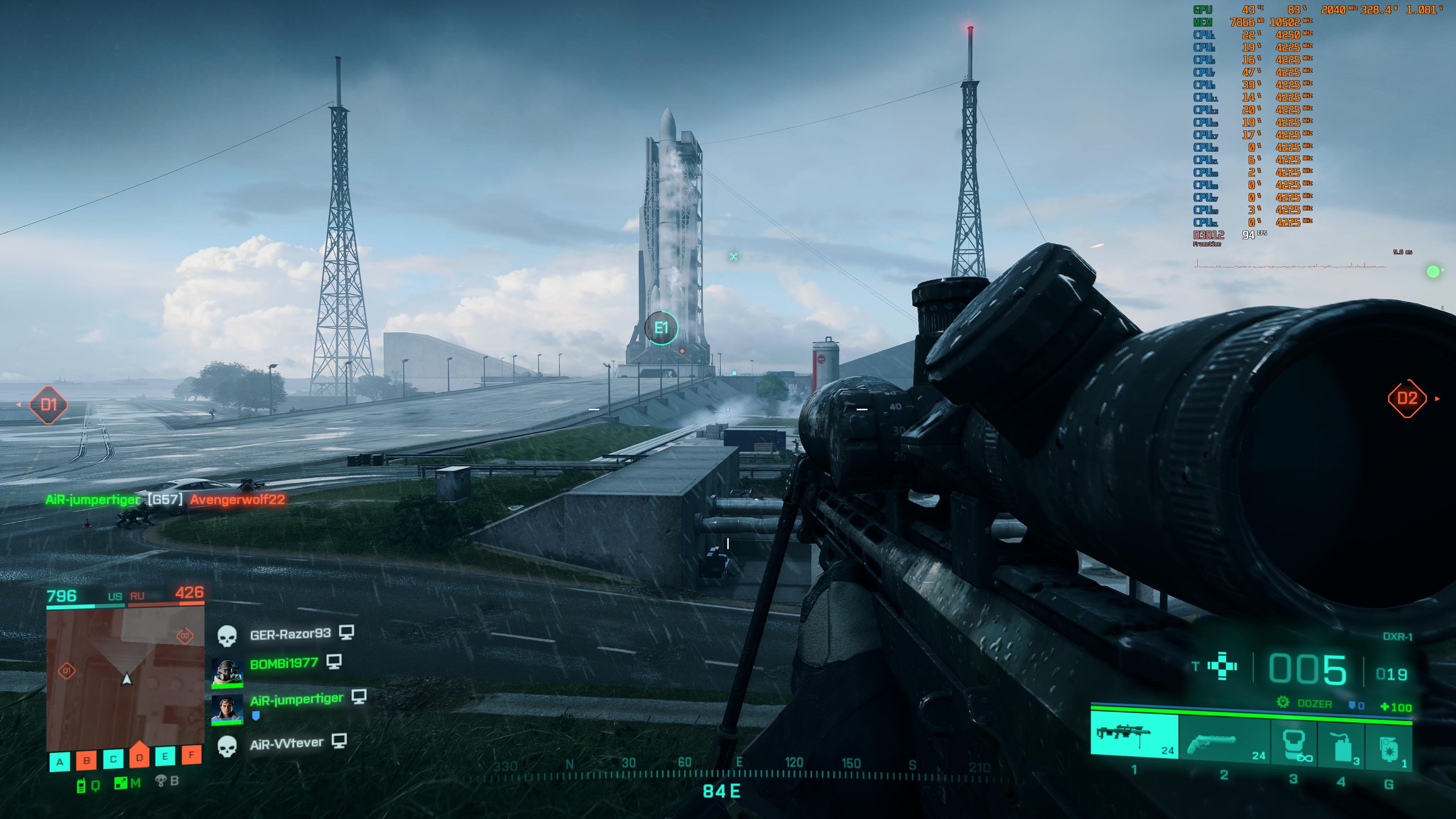
Task: Choose the objective C flag tile
Action: click(113, 759)
